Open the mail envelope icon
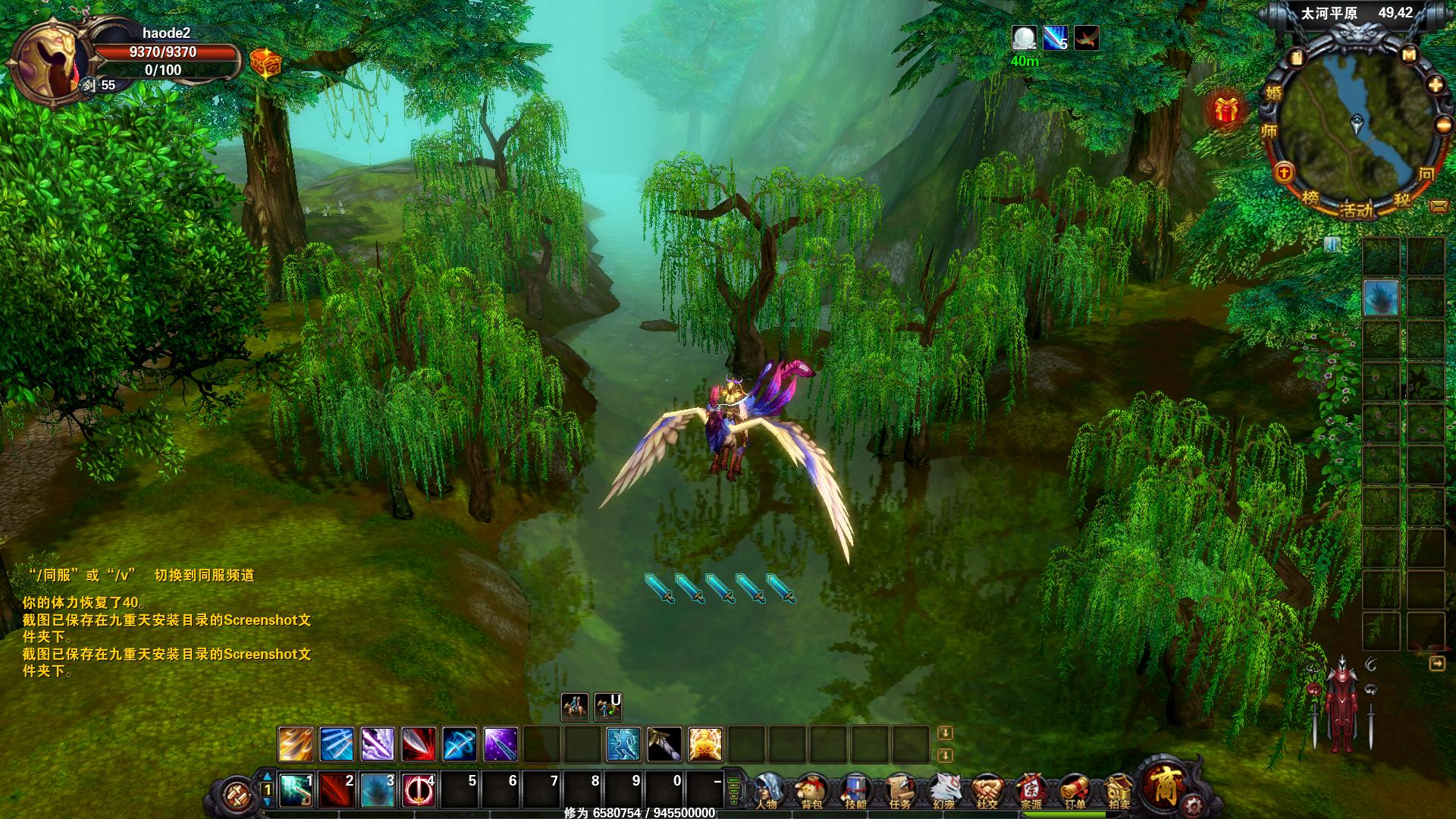Viewport: 1456px width, 819px height. click(x=1438, y=206)
